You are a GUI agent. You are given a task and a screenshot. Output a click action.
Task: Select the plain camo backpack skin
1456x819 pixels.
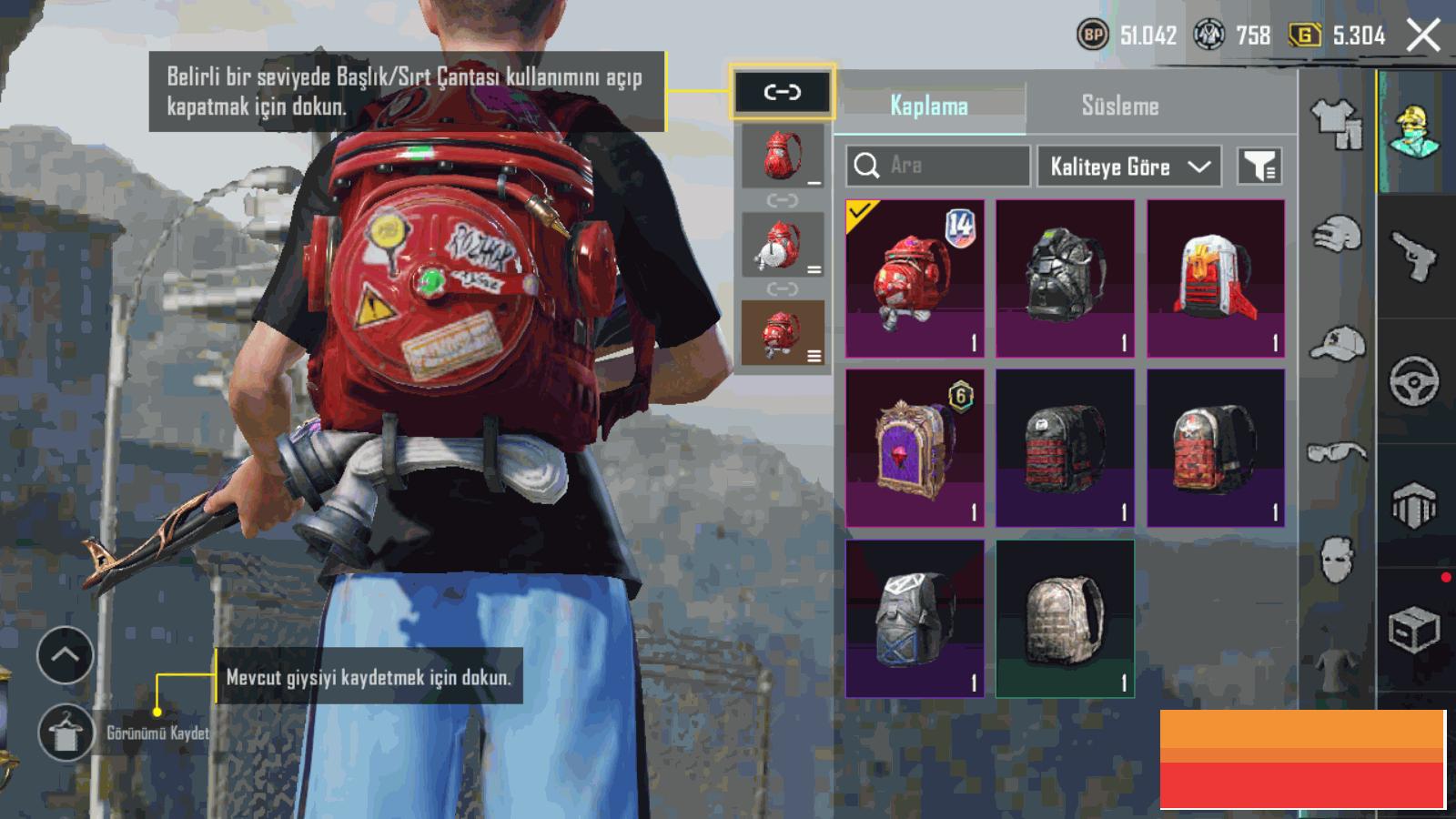coord(1065,618)
